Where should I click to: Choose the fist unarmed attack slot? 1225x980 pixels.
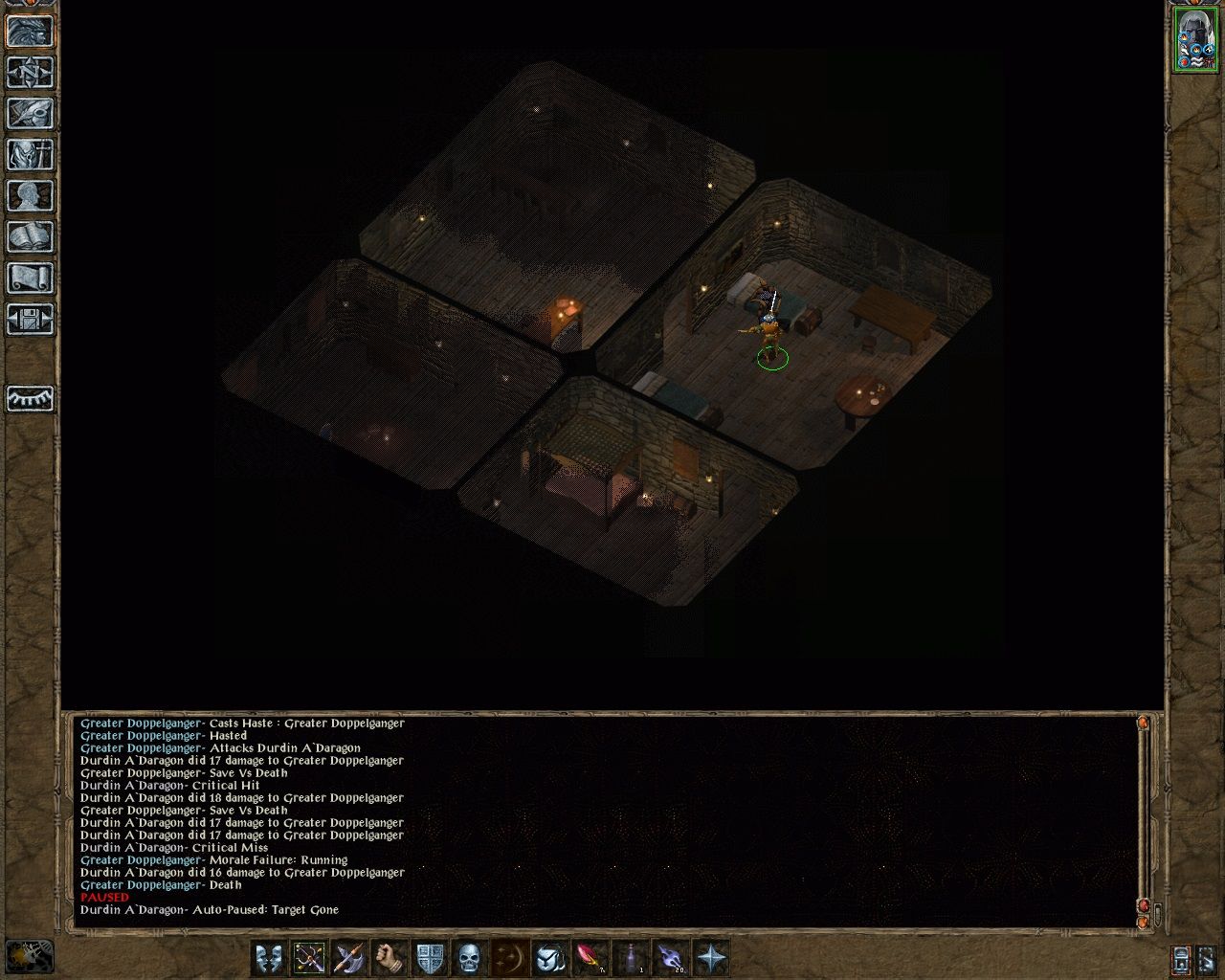pos(389,957)
